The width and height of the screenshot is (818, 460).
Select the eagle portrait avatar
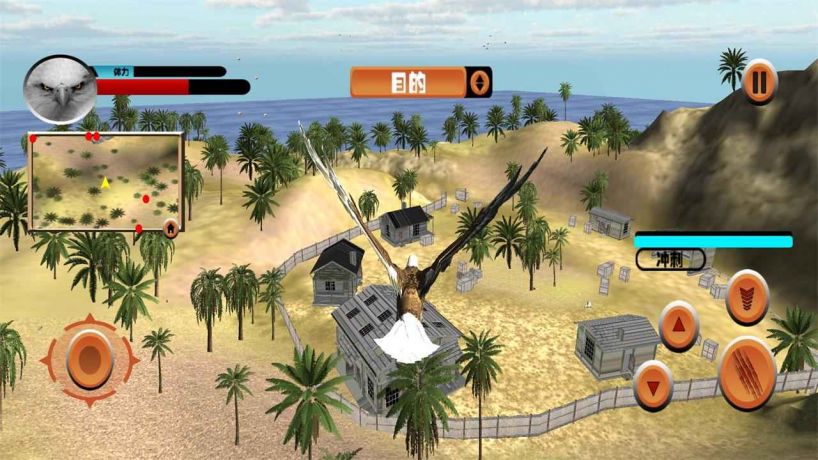(x=59, y=90)
